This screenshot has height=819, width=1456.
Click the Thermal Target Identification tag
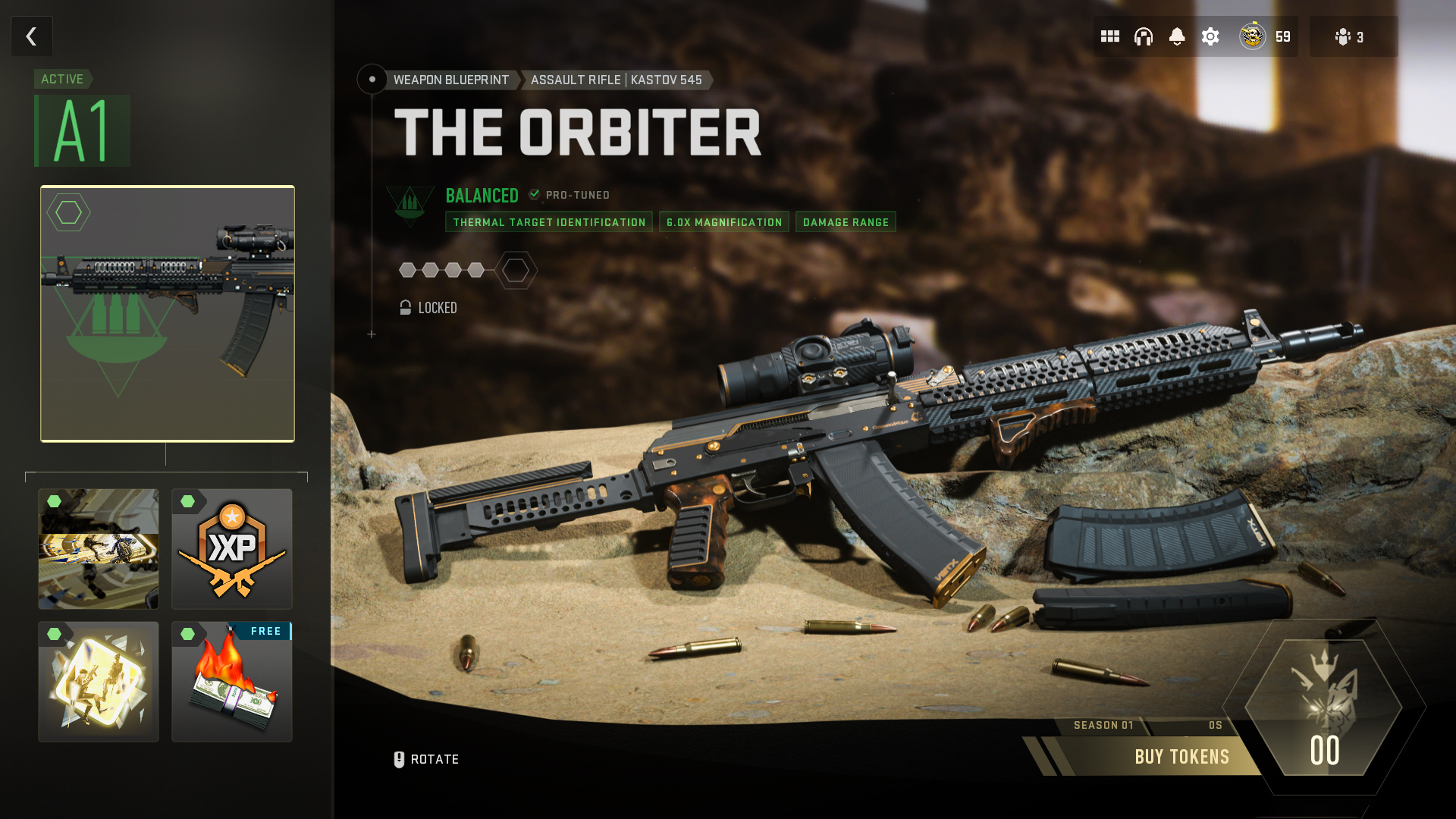point(549,222)
